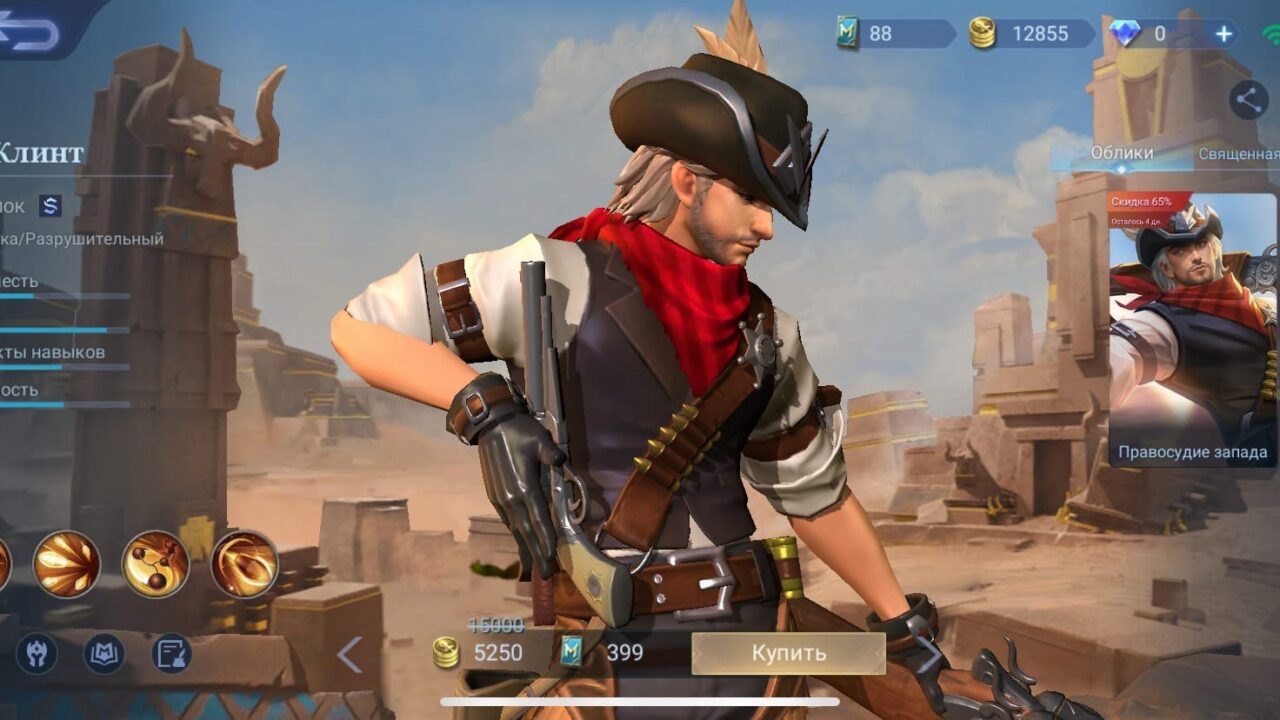Switch to the Облики tab

pyautogui.click(x=1121, y=153)
